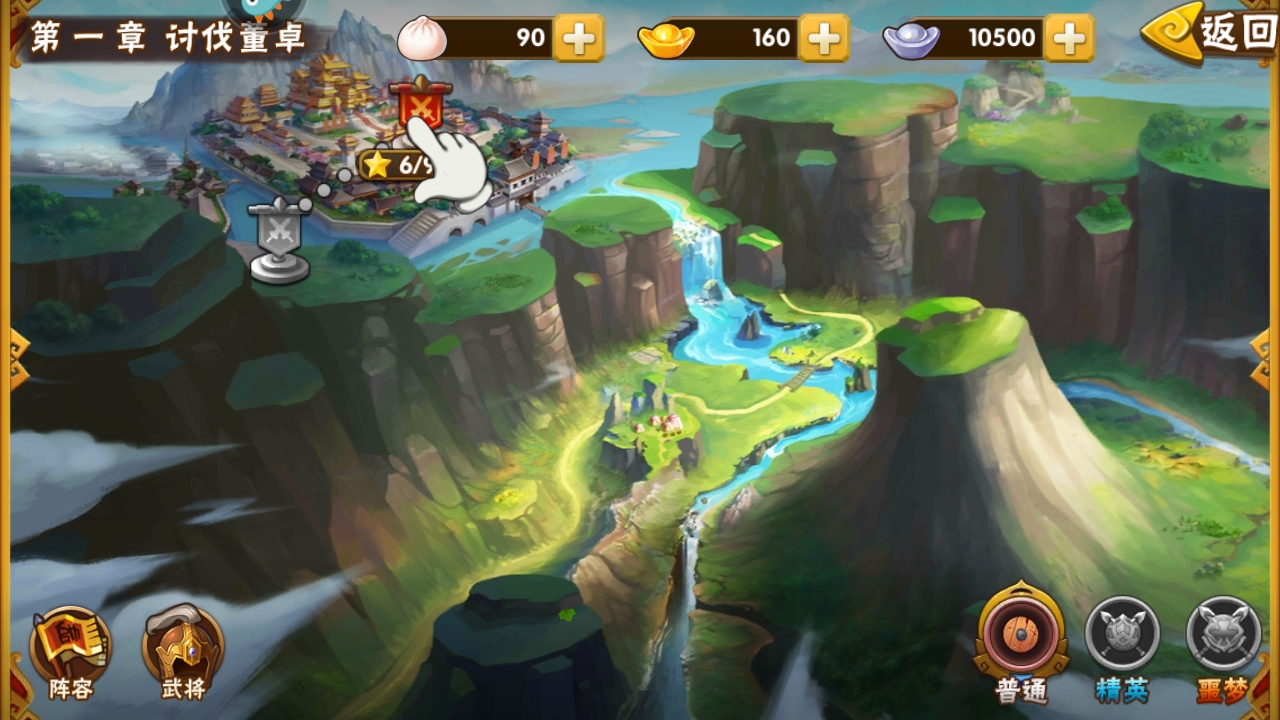Image resolution: width=1280 pixels, height=720 pixels.
Task: Buy more gold ingots with plus button
Action: click(x=824, y=38)
